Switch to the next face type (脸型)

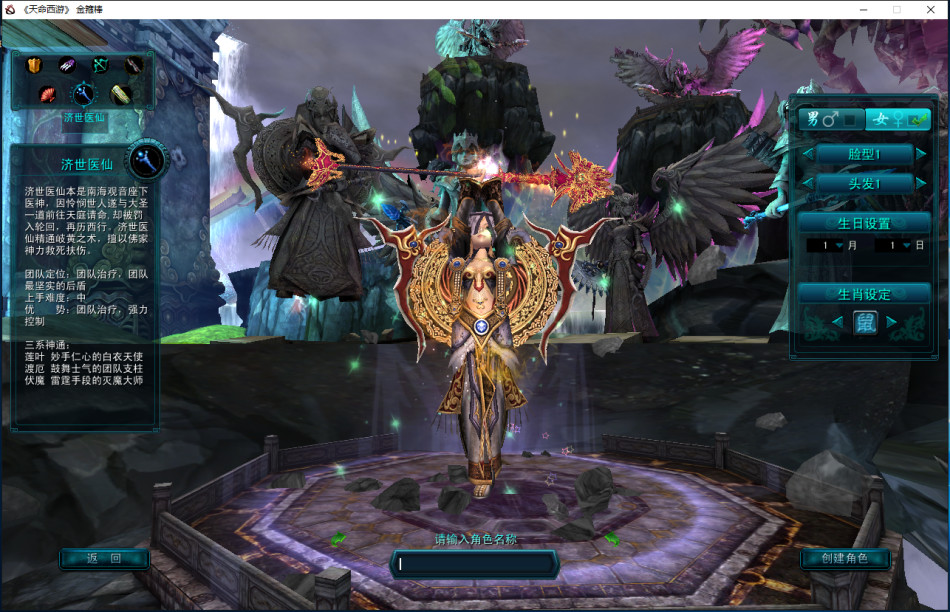click(921, 155)
